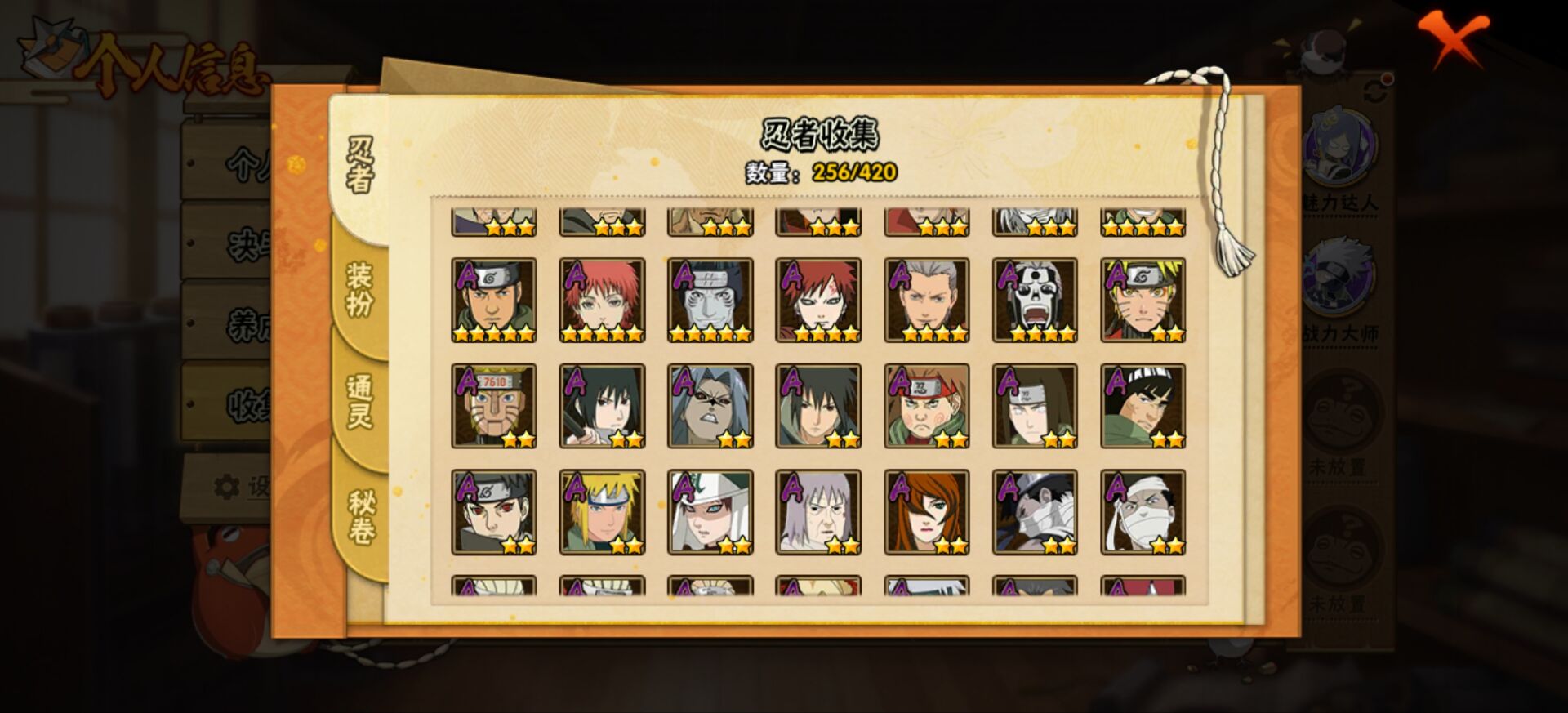
Task: Select blonde Naruto two-star portrait
Action: coord(1143,300)
